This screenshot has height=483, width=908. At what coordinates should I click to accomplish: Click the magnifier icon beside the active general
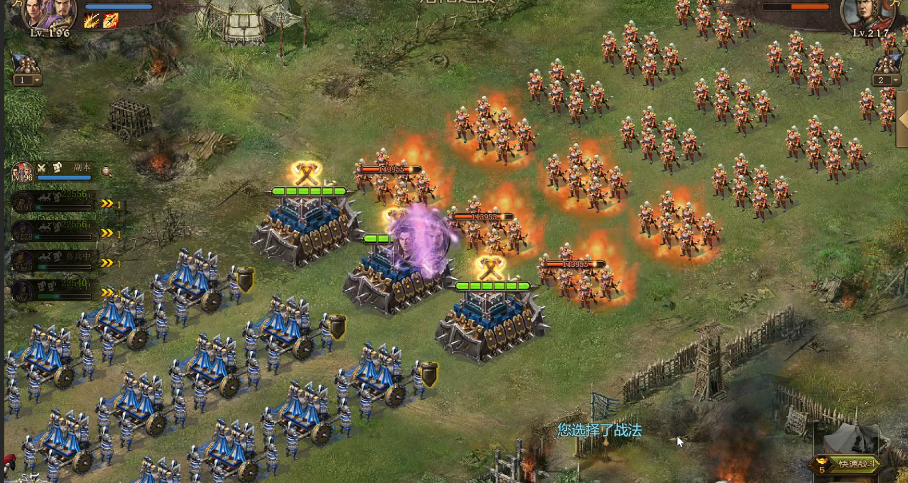(x=106, y=171)
